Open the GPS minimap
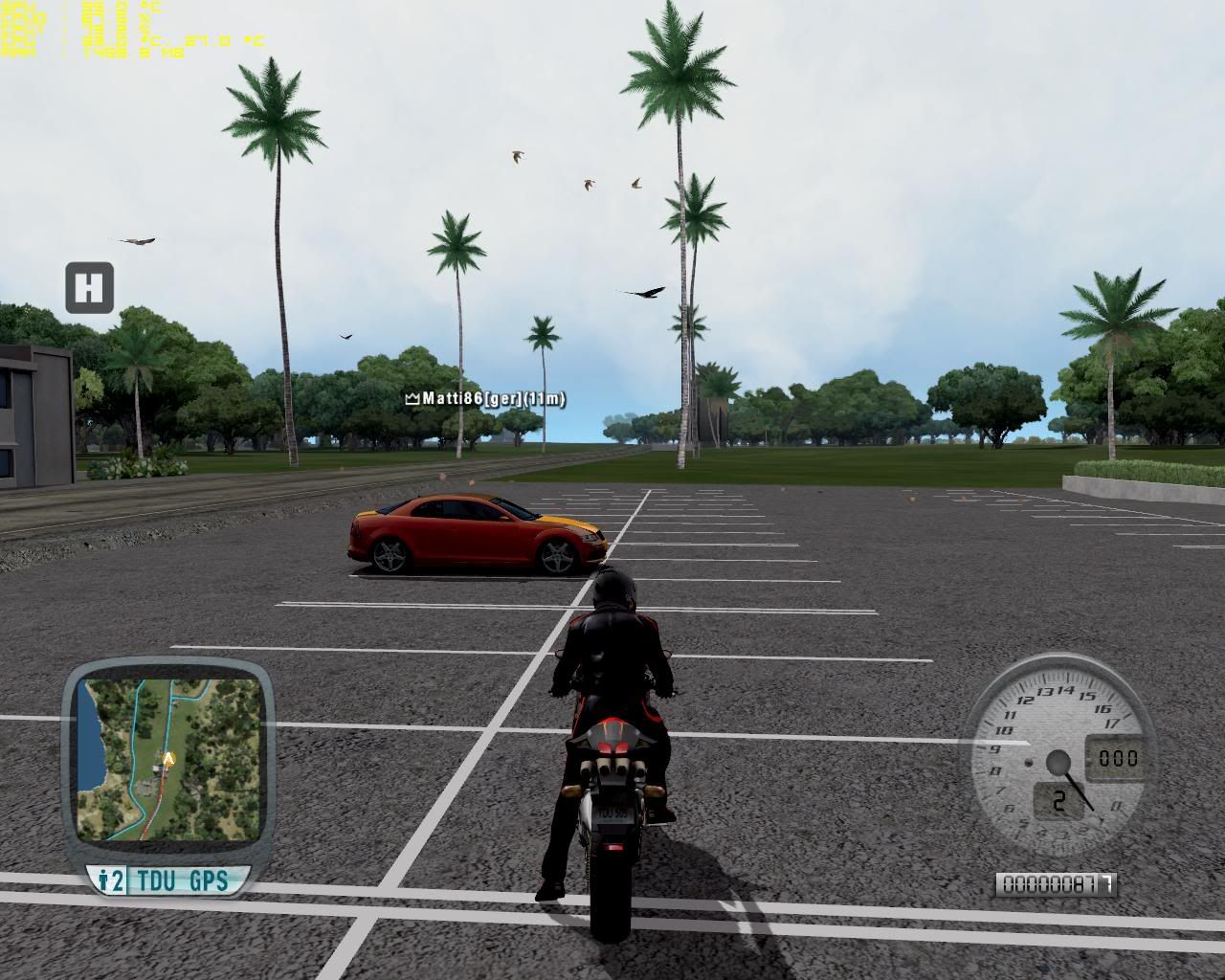1225x980 pixels. pos(168,760)
